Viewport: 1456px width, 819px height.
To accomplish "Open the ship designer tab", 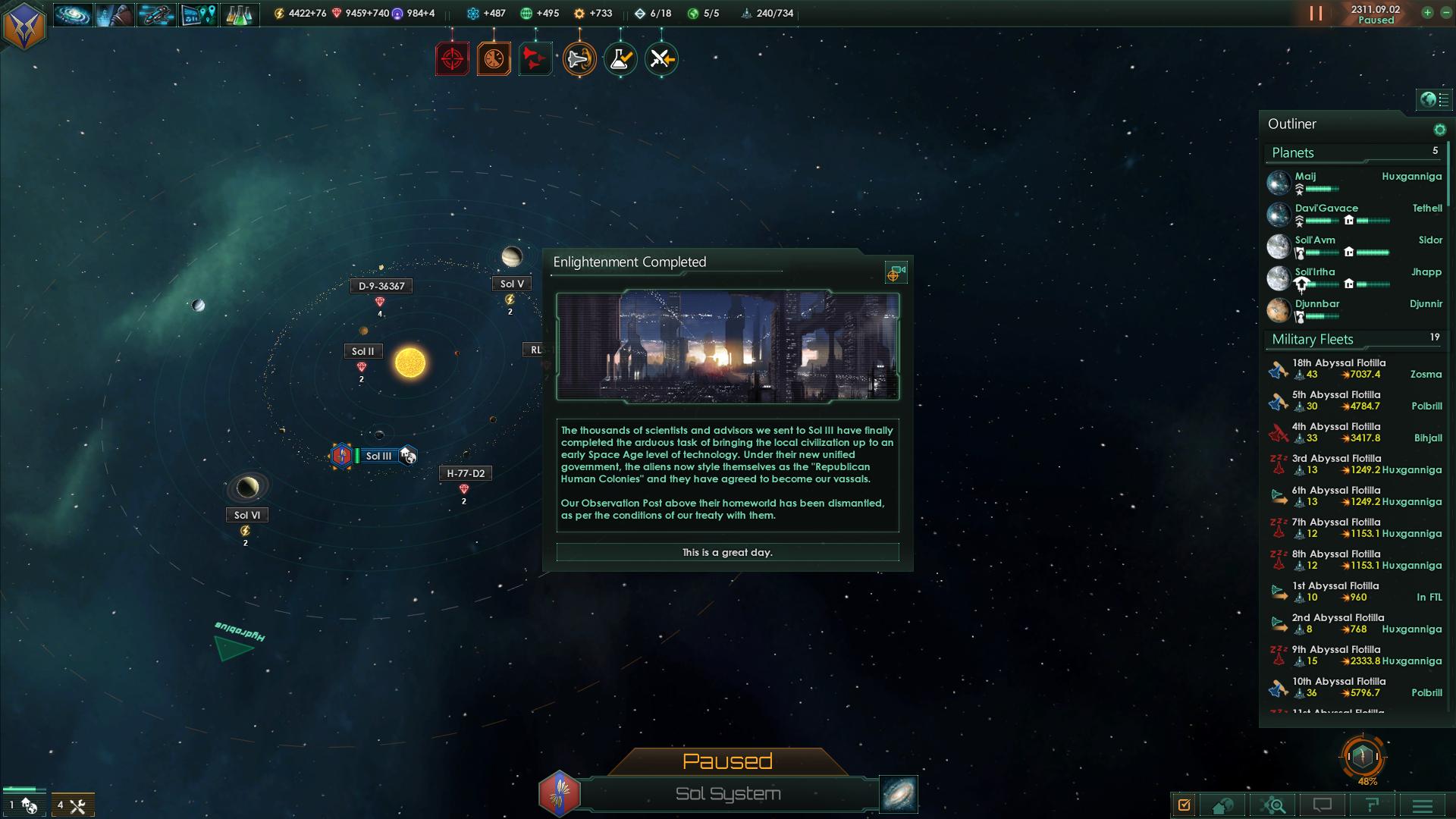I will click(156, 14).
